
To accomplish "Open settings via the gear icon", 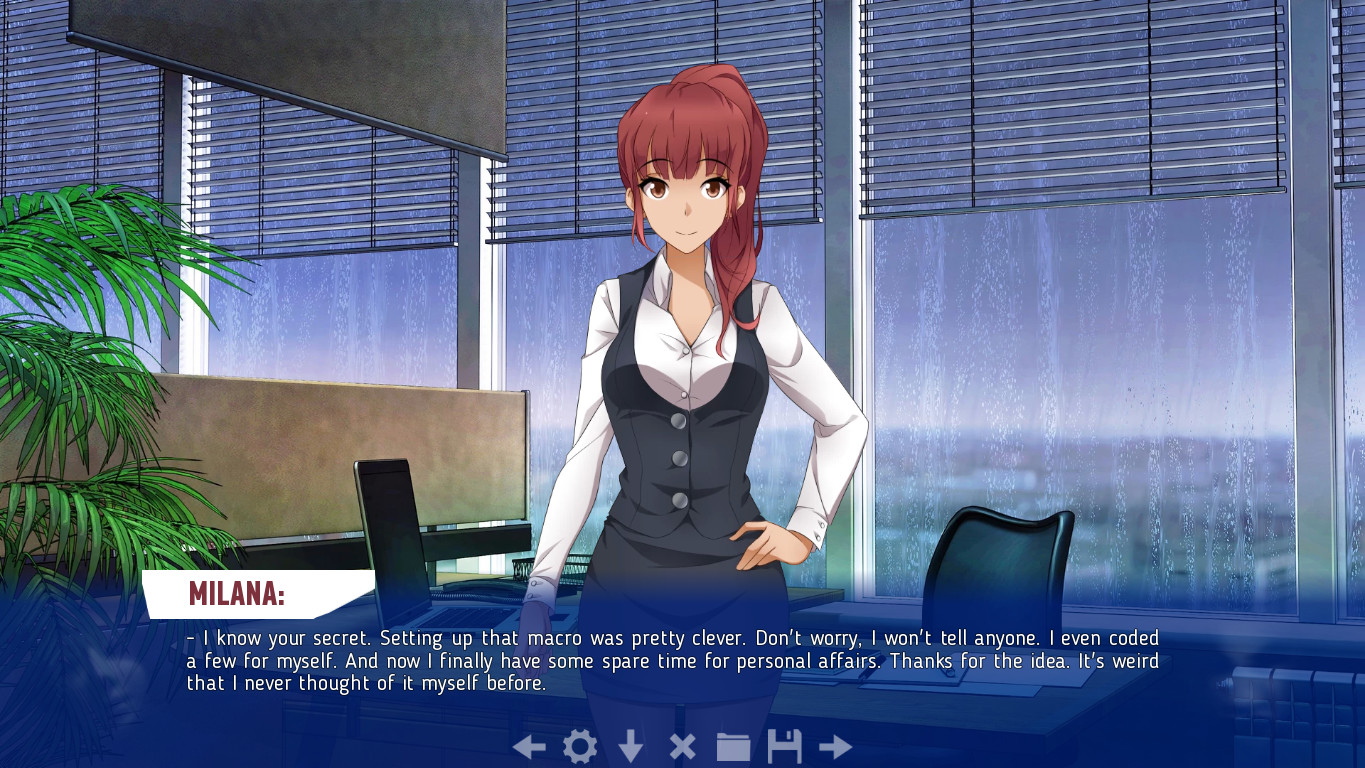I will [580, 747].
